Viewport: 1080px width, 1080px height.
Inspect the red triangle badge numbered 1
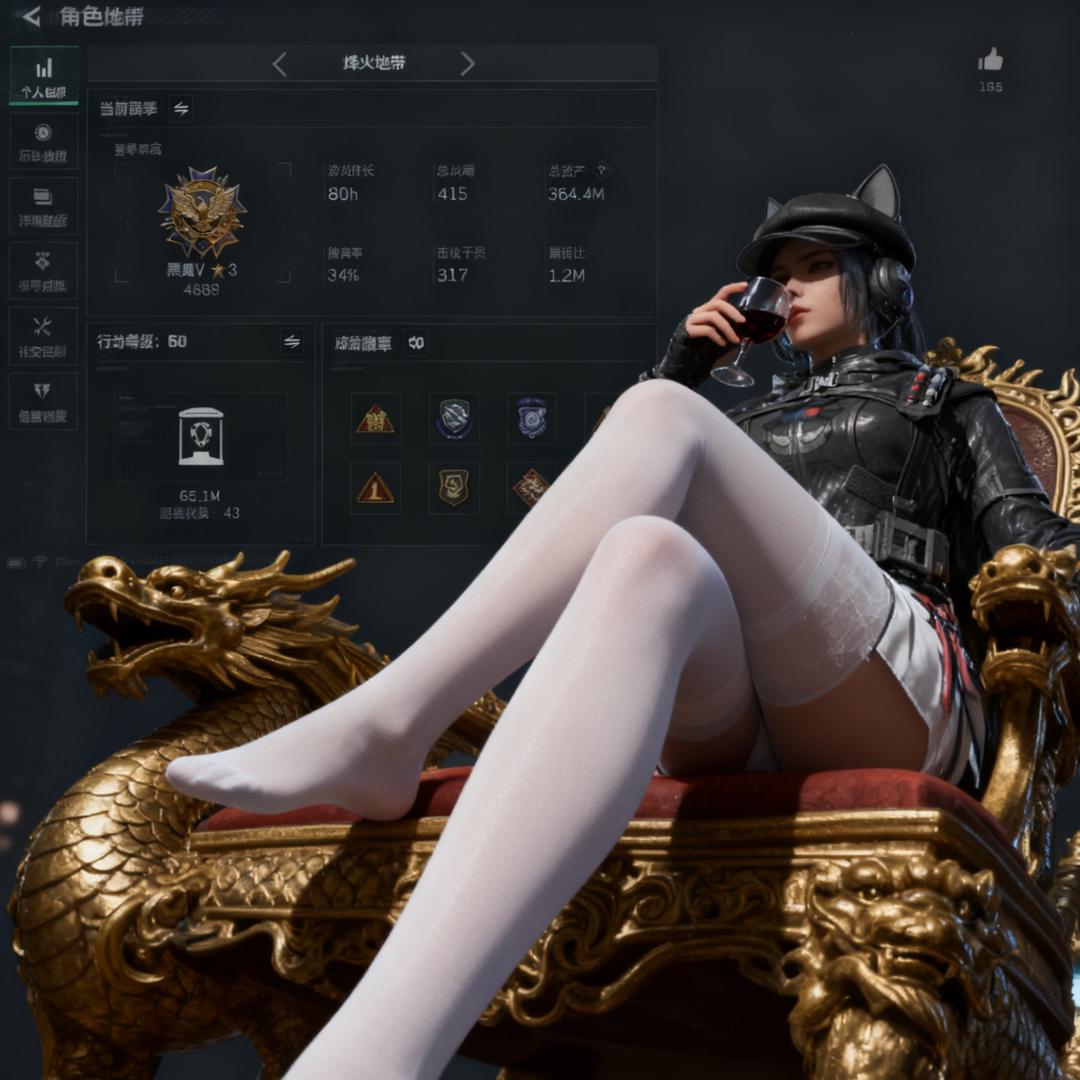(x=375, y=487)
